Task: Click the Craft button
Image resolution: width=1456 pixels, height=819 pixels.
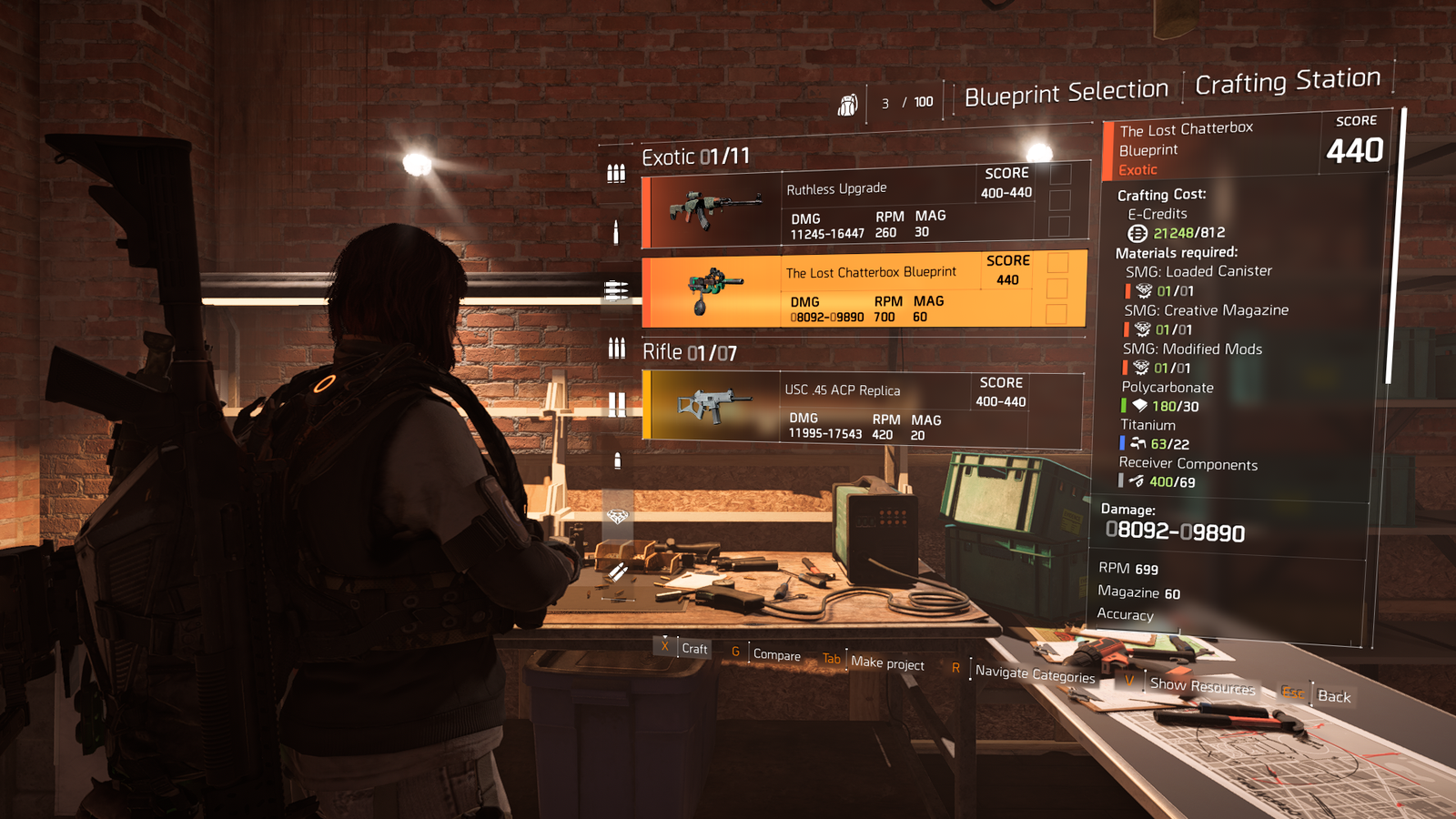Action: (694, 649)
